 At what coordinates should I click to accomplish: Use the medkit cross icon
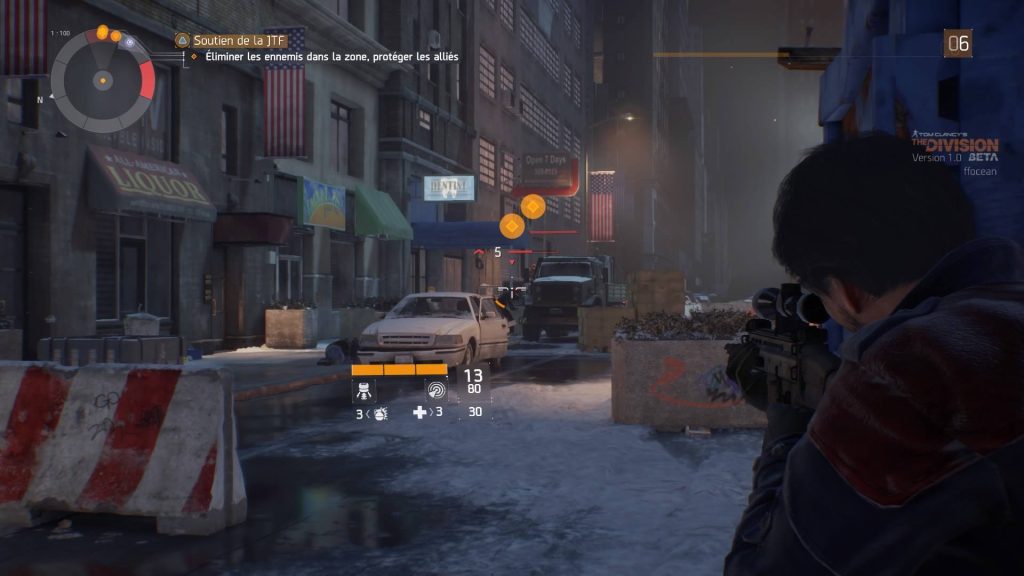pos(420,412)
